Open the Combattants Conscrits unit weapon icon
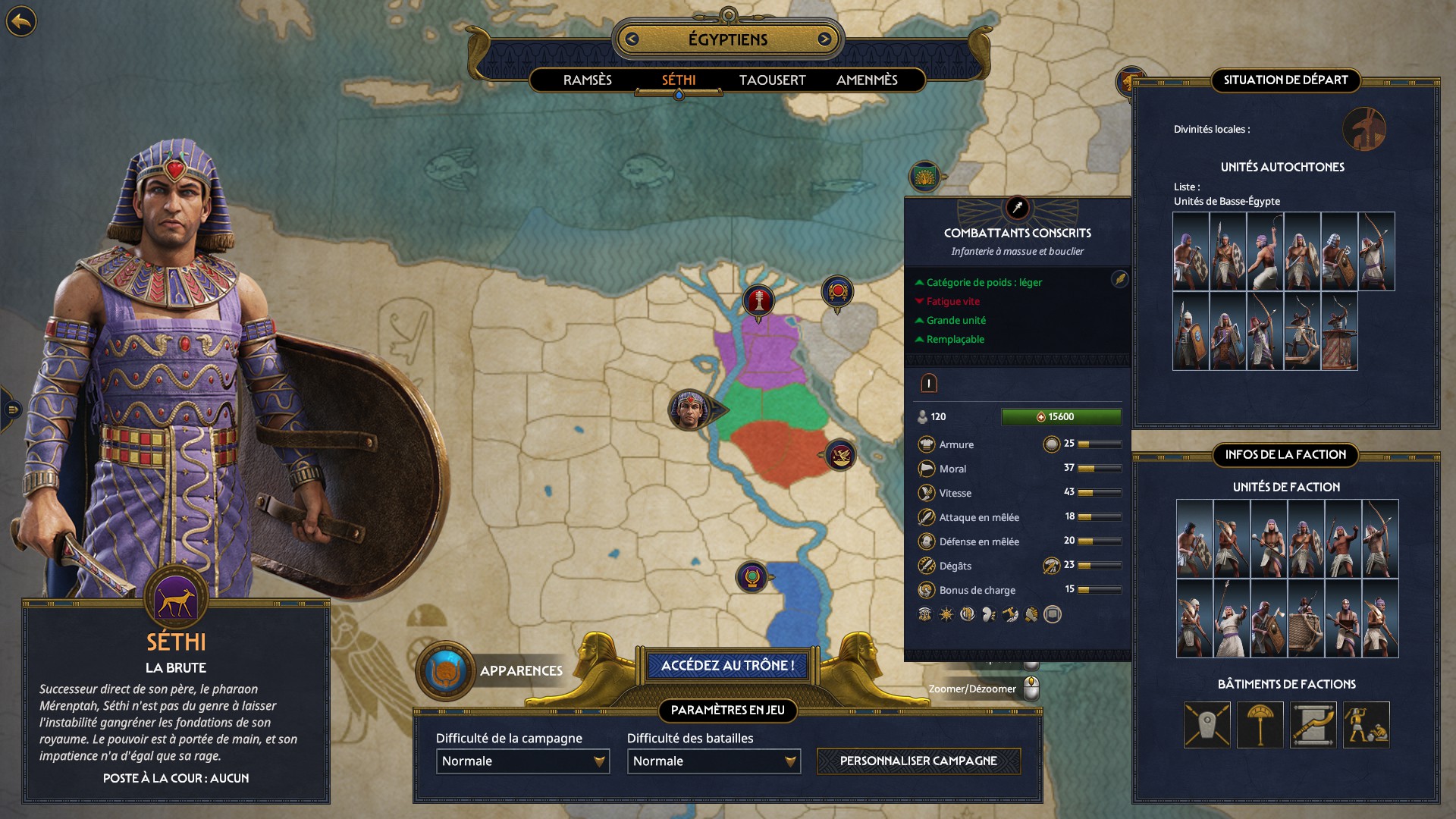The image size is (1456, 819). coord(1017,206)
